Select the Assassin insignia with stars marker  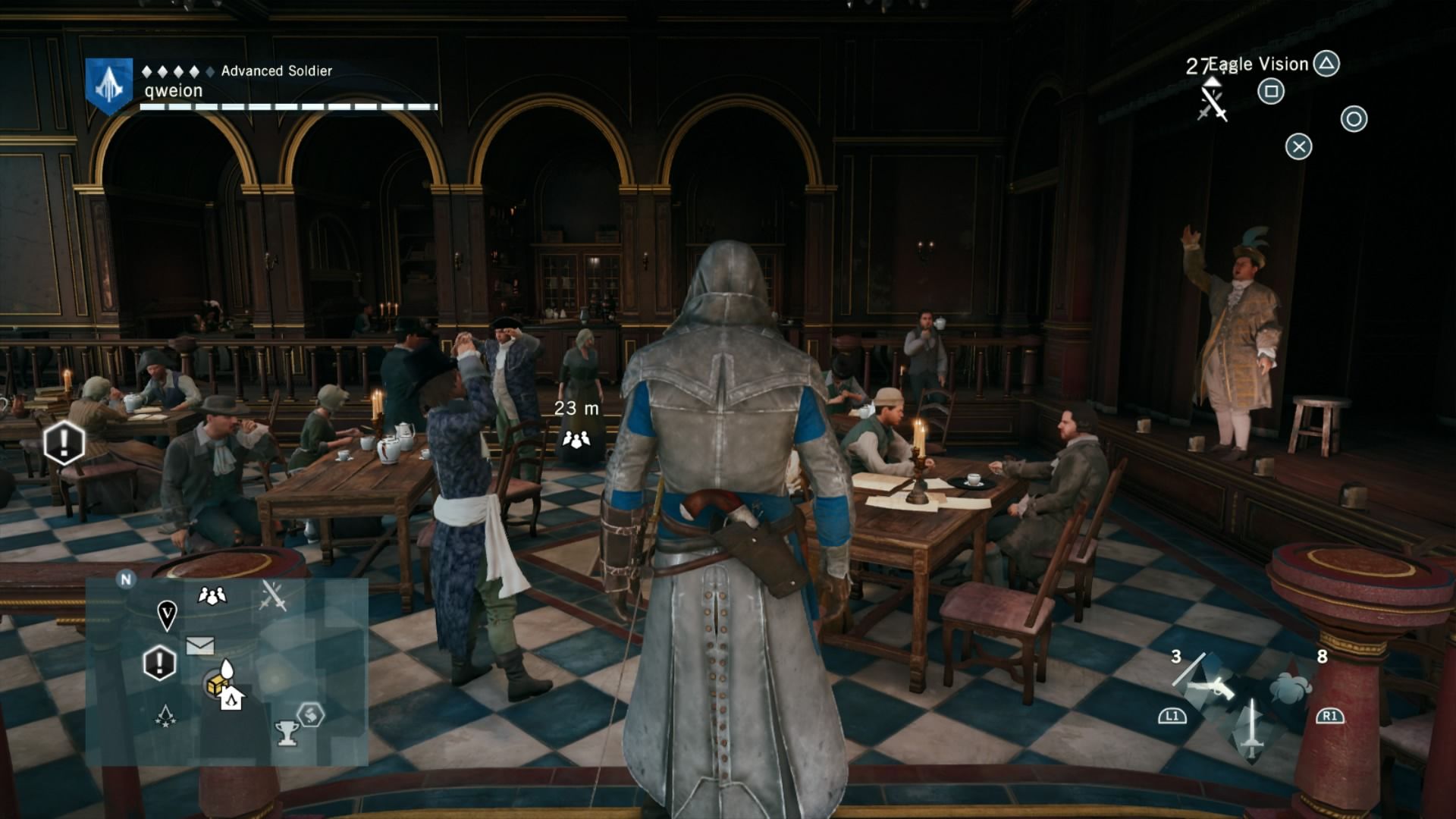tap(165, 716)
